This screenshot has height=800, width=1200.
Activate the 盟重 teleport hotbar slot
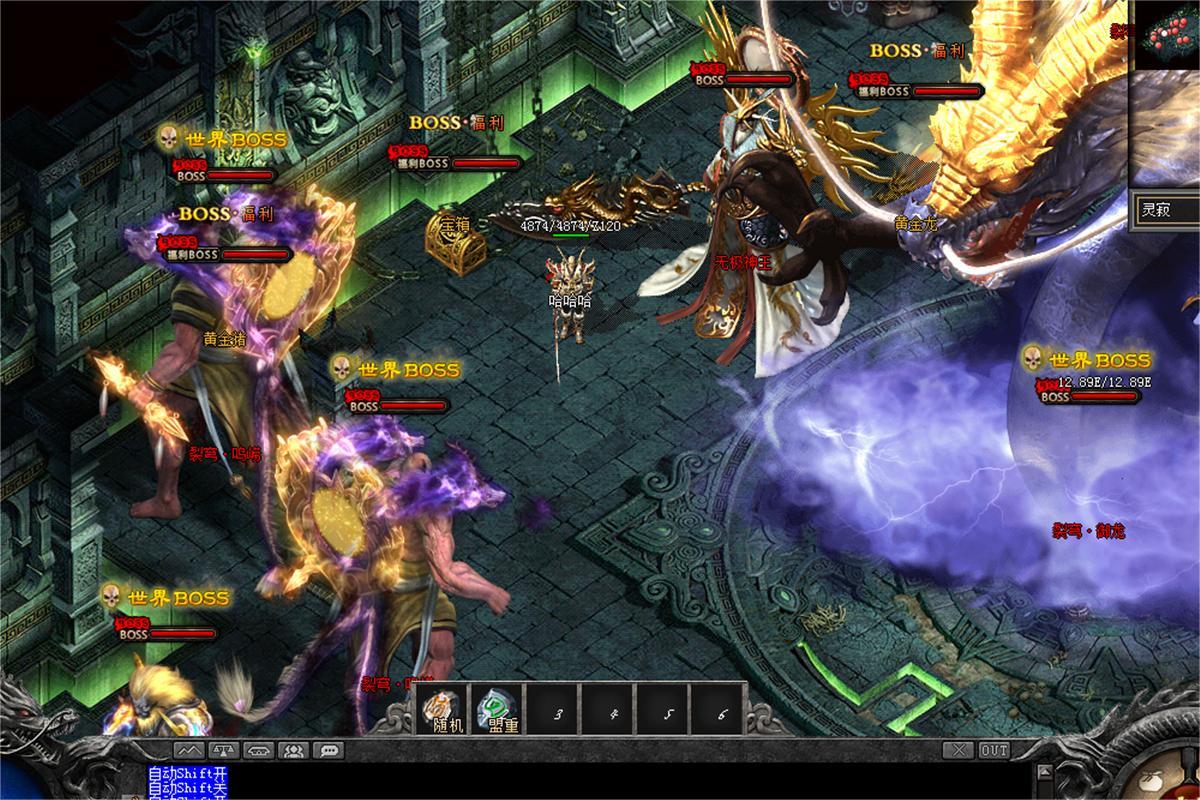click(497, 711)
